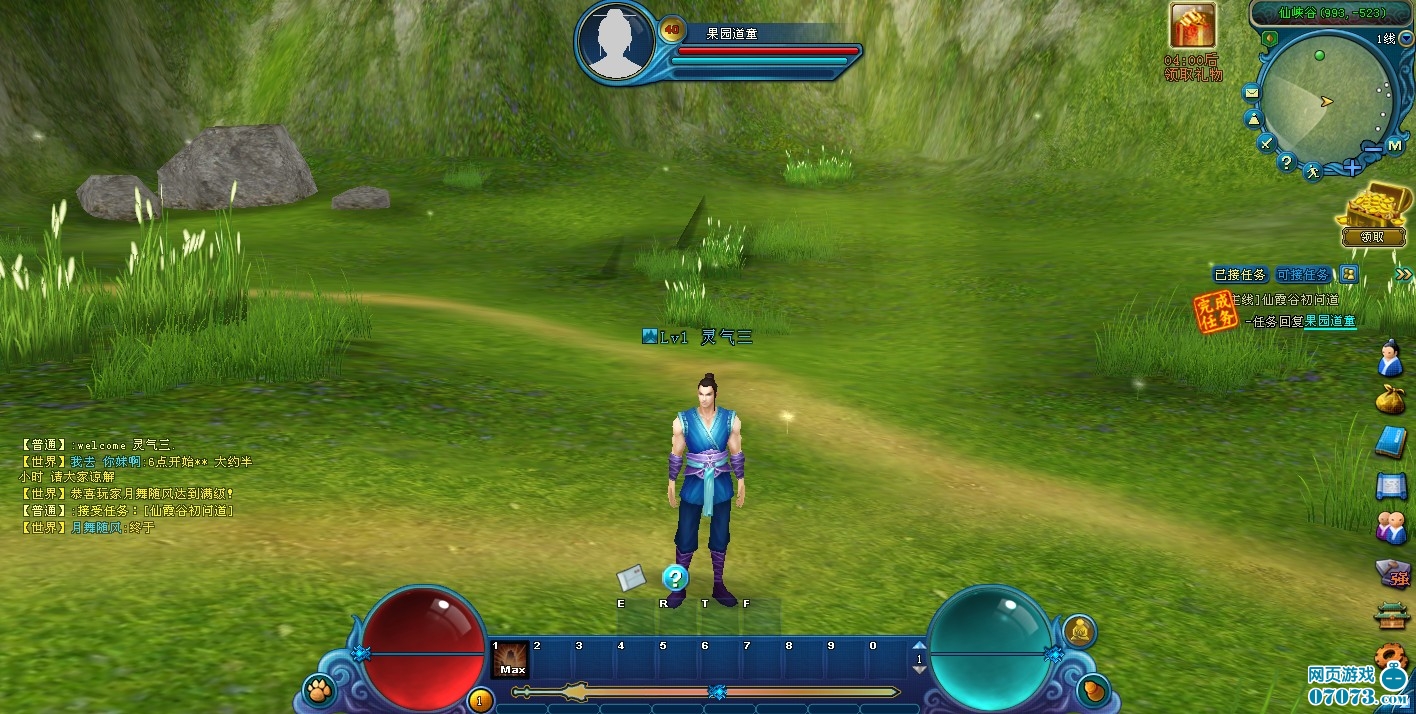The width and height of the screenshot is (1416, 714).
Task: Zoom in the minimap with plus button
Action: [1351, 167]
